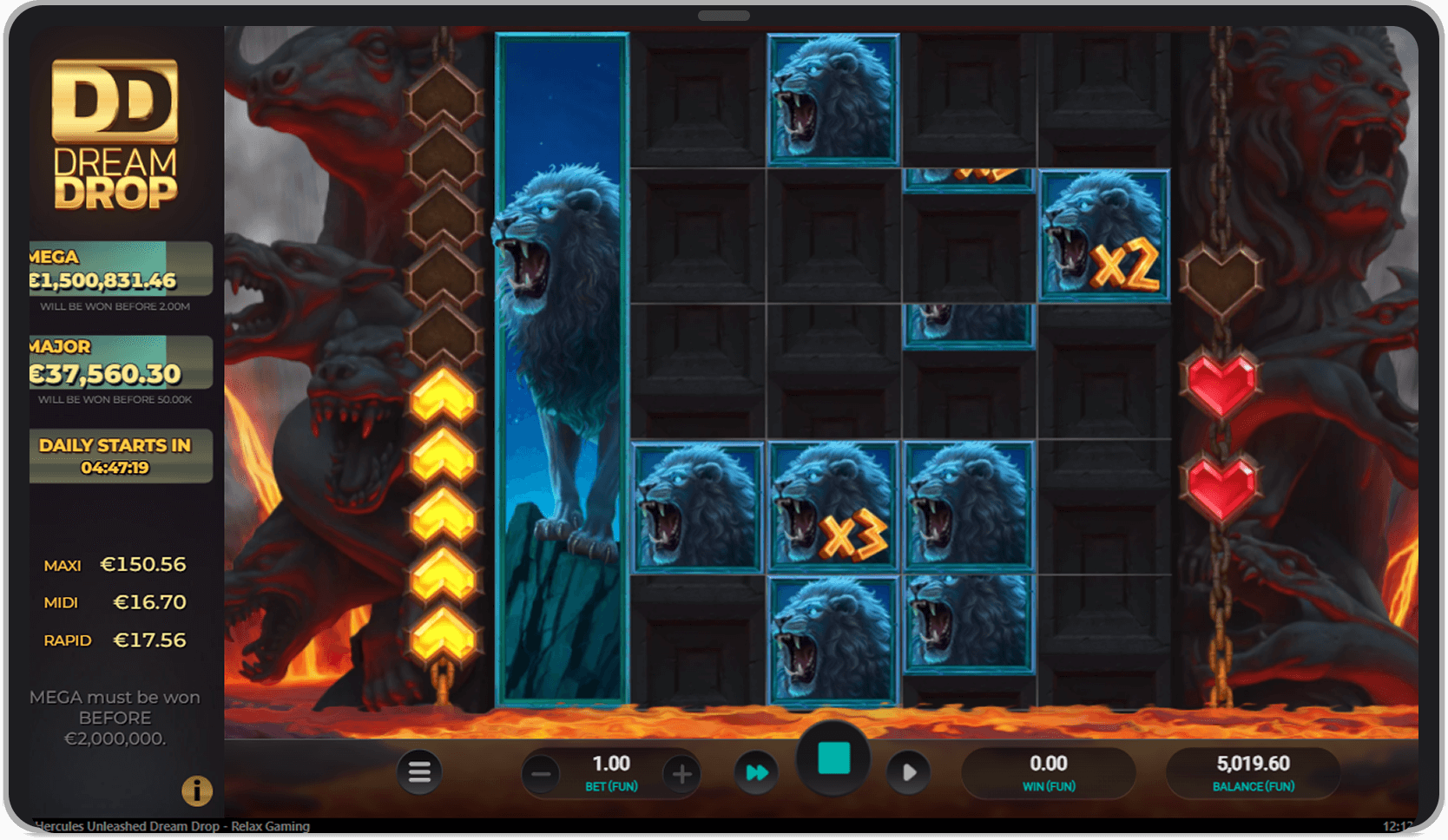Toggle bet increase with plus button

[681, 773]
